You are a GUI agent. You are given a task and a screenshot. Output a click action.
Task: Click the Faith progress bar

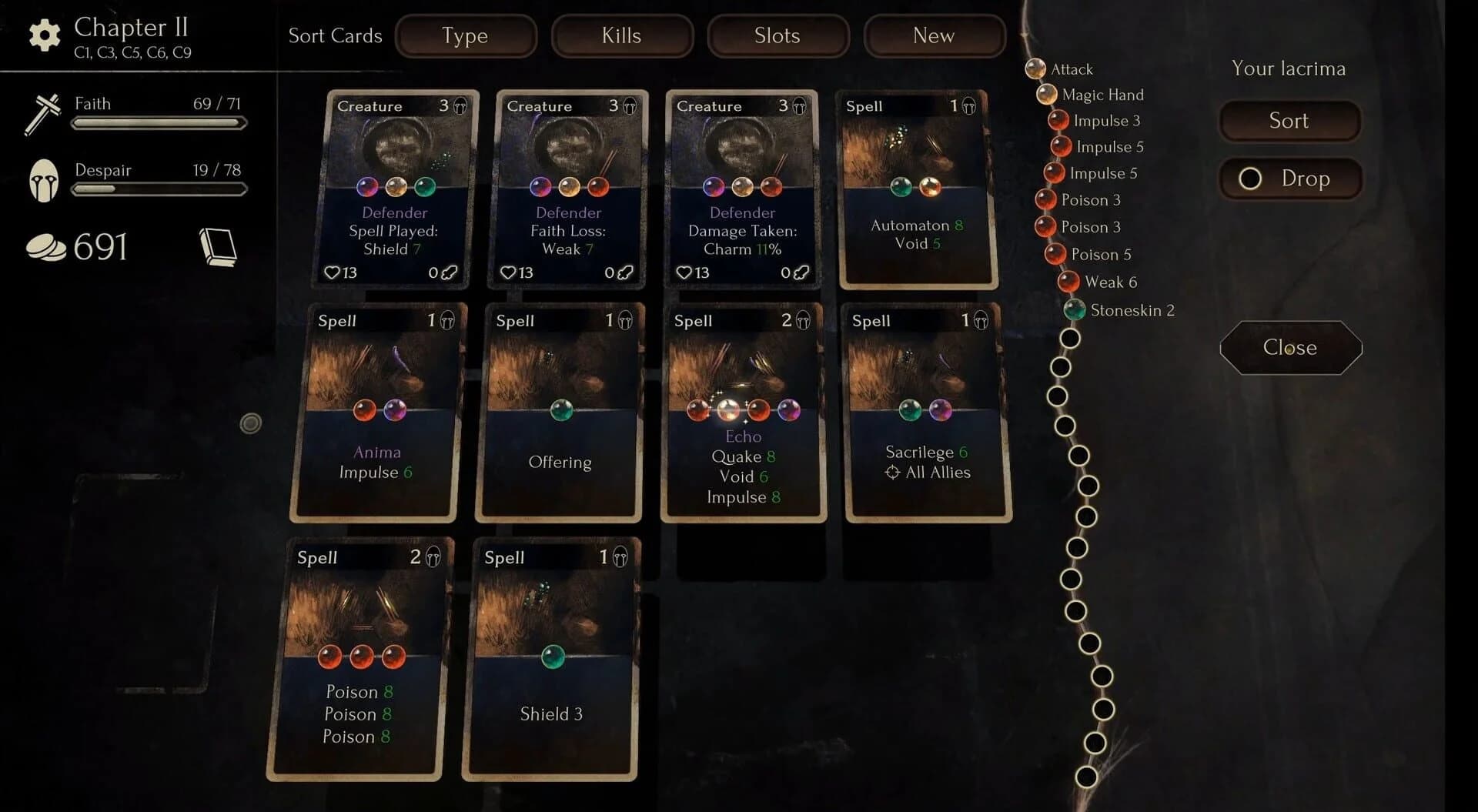[158, 123]
